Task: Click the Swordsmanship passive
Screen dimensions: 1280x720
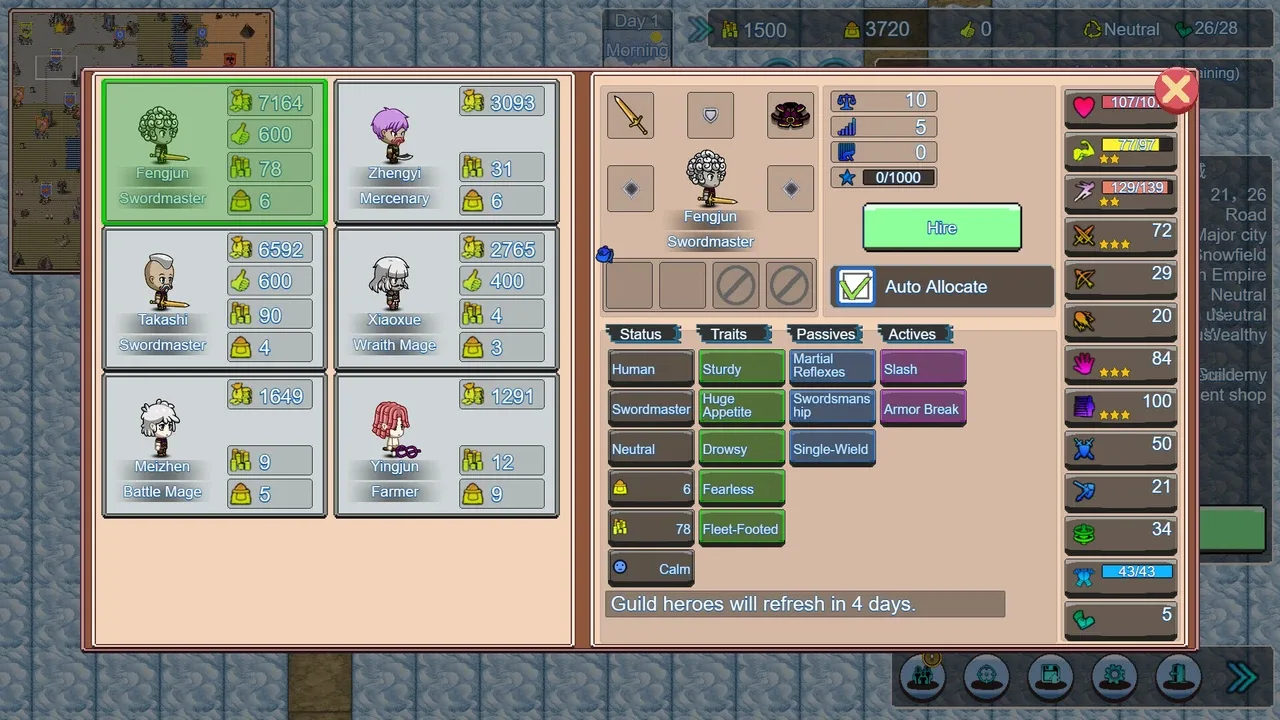Action: pos(832,406)
